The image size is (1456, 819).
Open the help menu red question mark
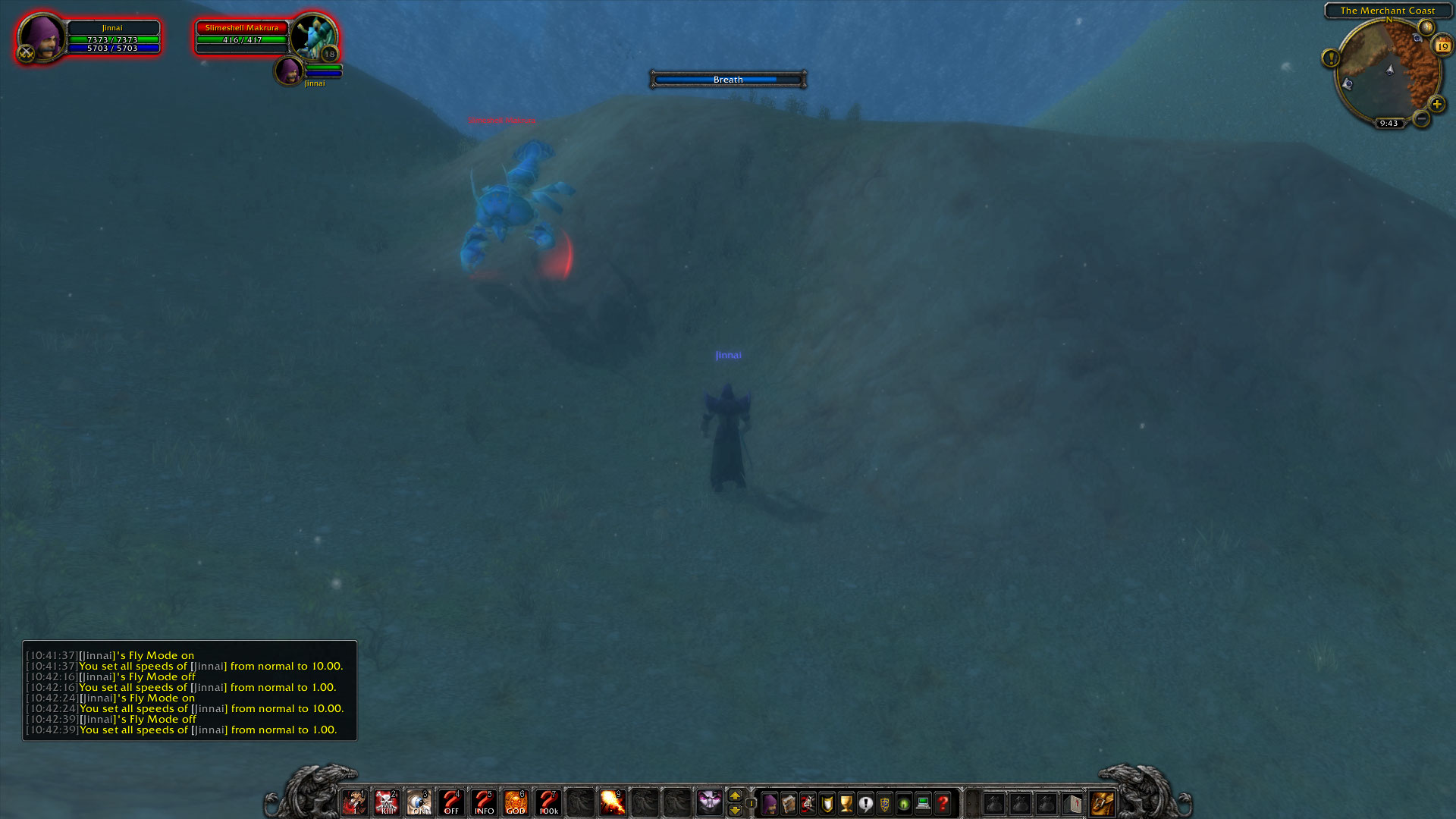942,802
